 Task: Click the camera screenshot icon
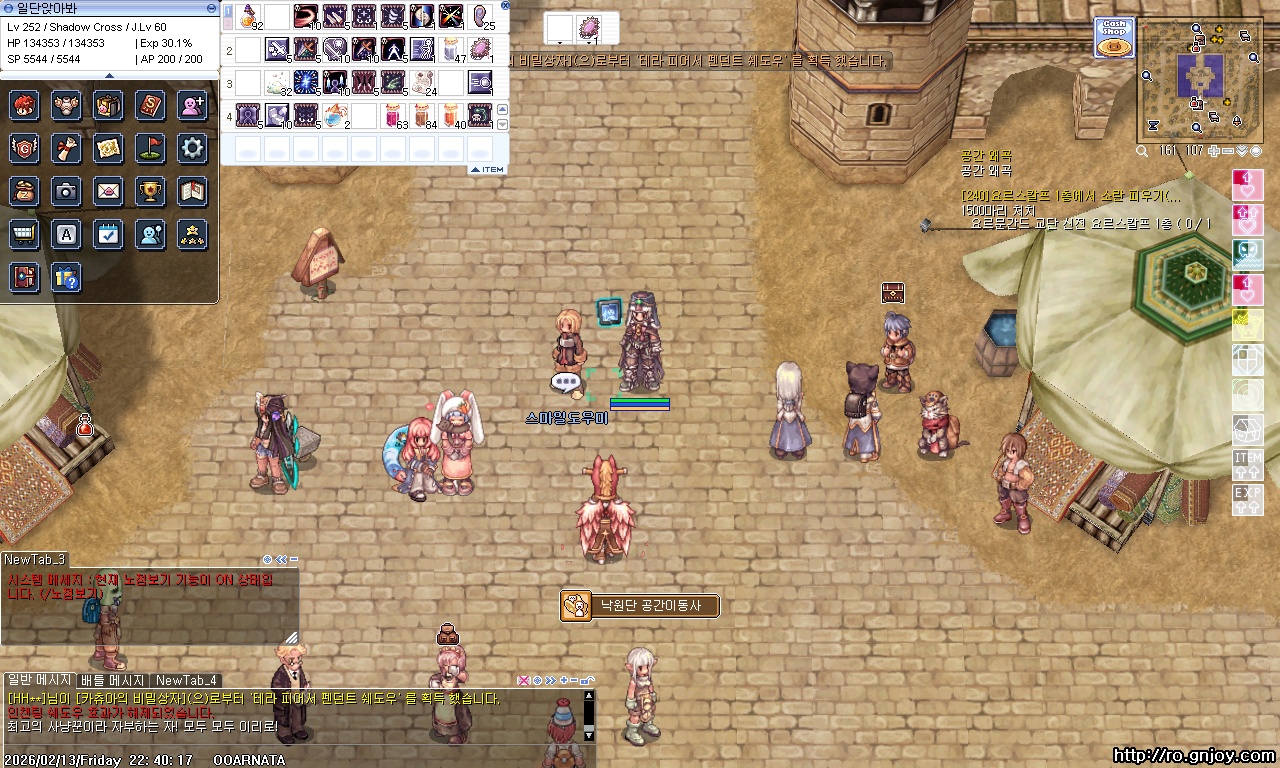(66, 190)
